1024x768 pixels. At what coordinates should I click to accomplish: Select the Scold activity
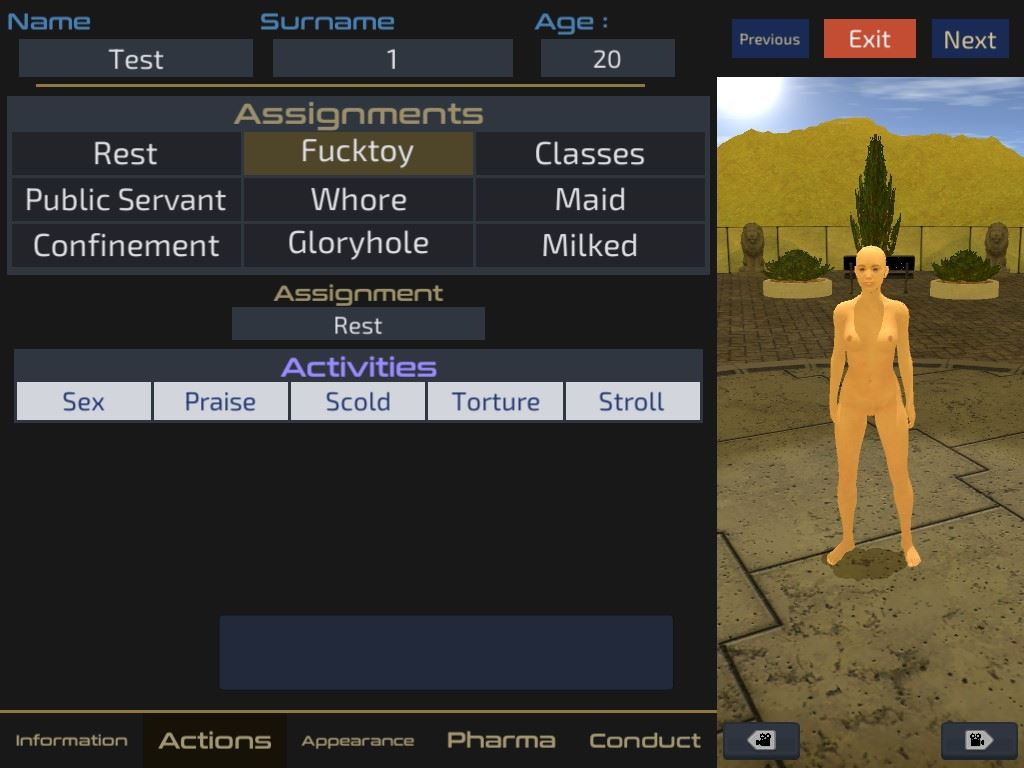pos(358,401)
